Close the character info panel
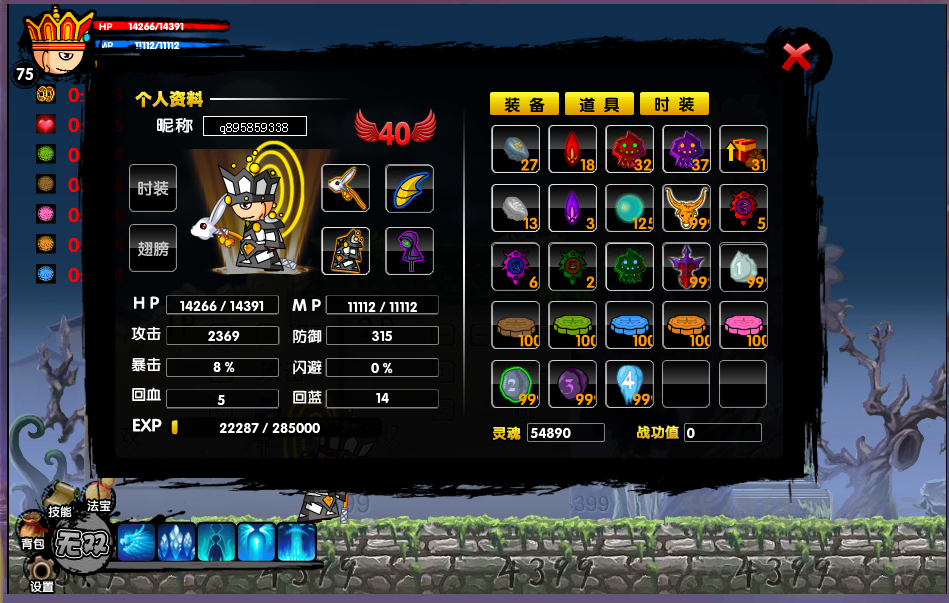The image size is (949, 603). coord(796,57)
